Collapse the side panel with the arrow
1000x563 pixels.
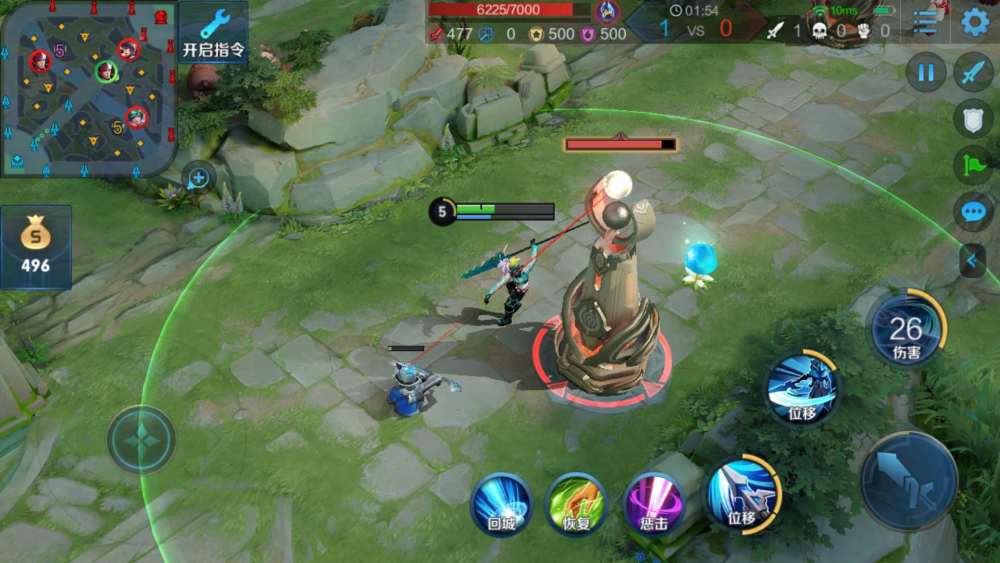pyautogui.click(x=972, y=260)
